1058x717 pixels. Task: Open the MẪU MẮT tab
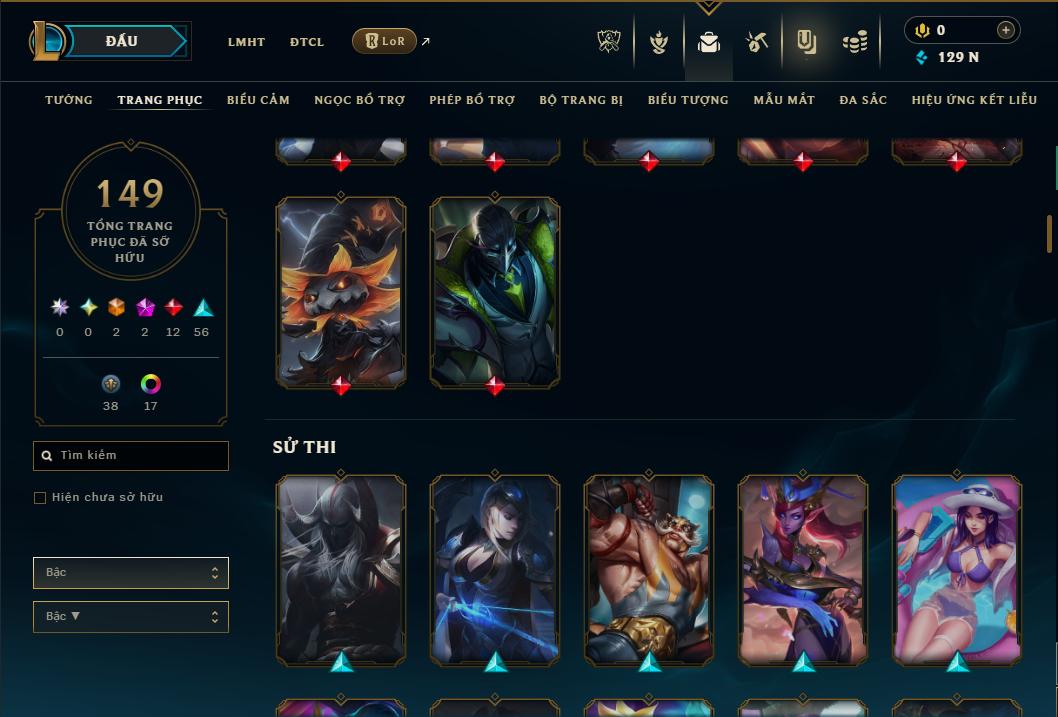[x=784, y=100]
